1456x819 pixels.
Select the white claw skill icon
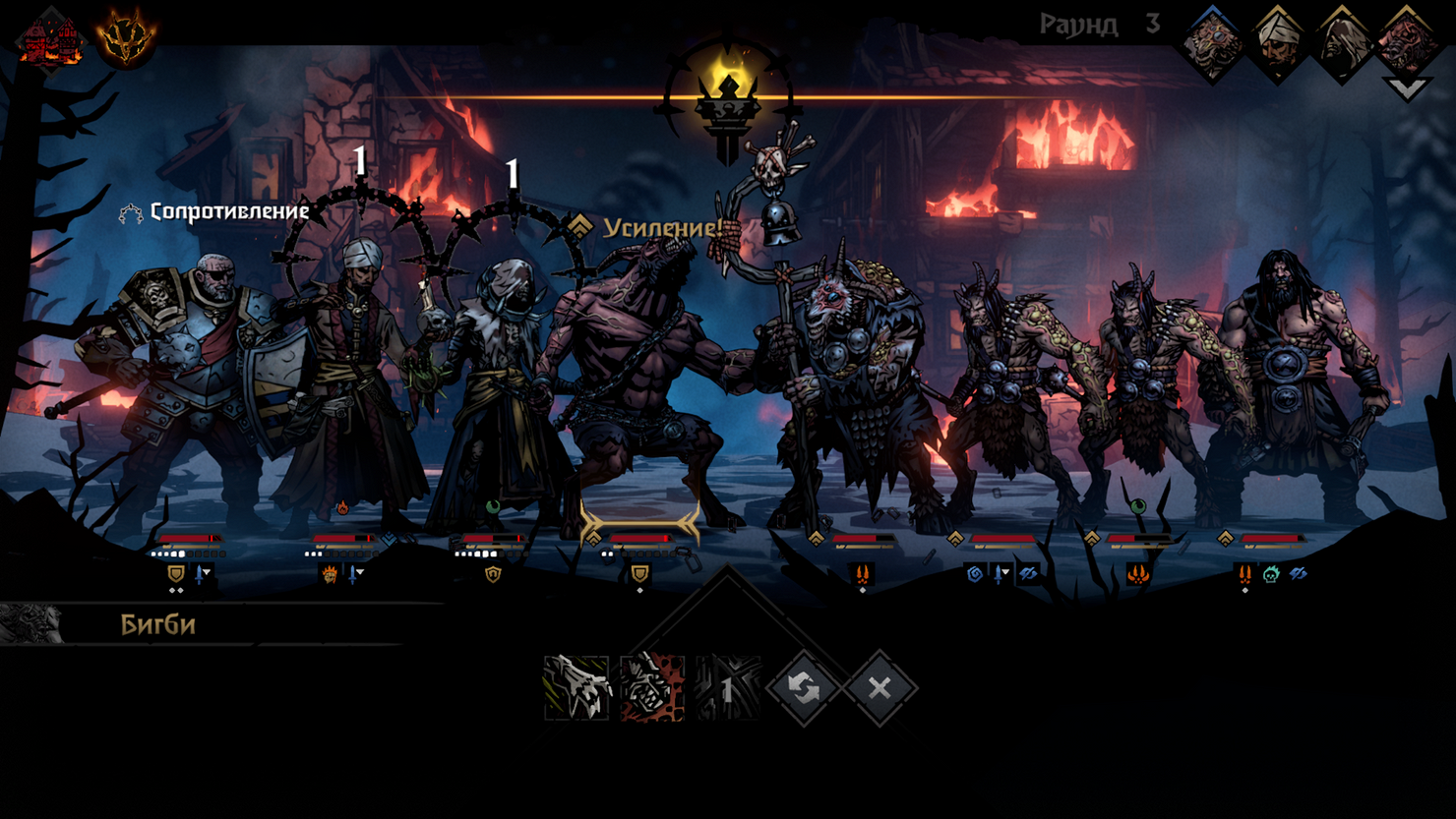(x=576, y=687)
